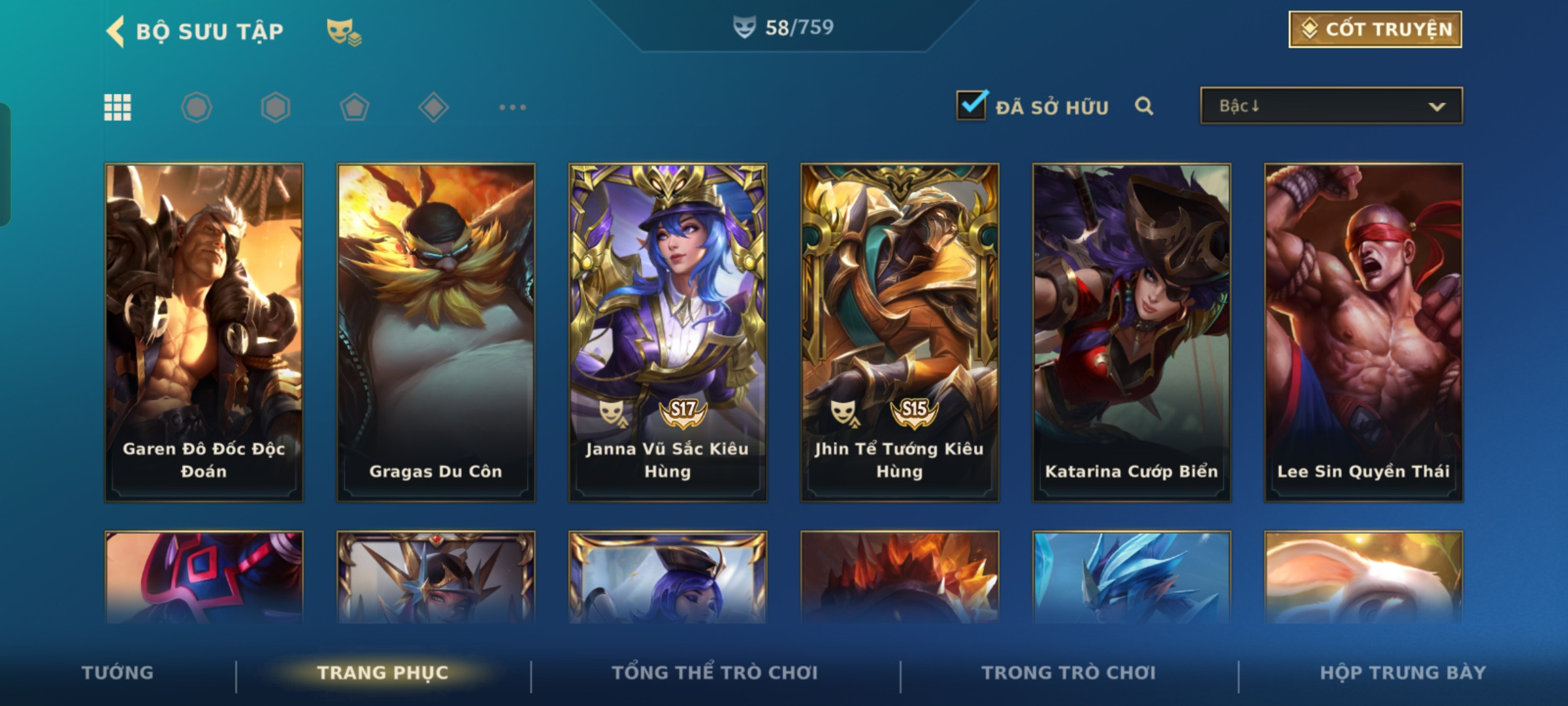Viewport: 1568px width, 706px height.
Task: Expand the Bậc sort dropdown
Action: pyautogui.click(x=1331, y=106)
